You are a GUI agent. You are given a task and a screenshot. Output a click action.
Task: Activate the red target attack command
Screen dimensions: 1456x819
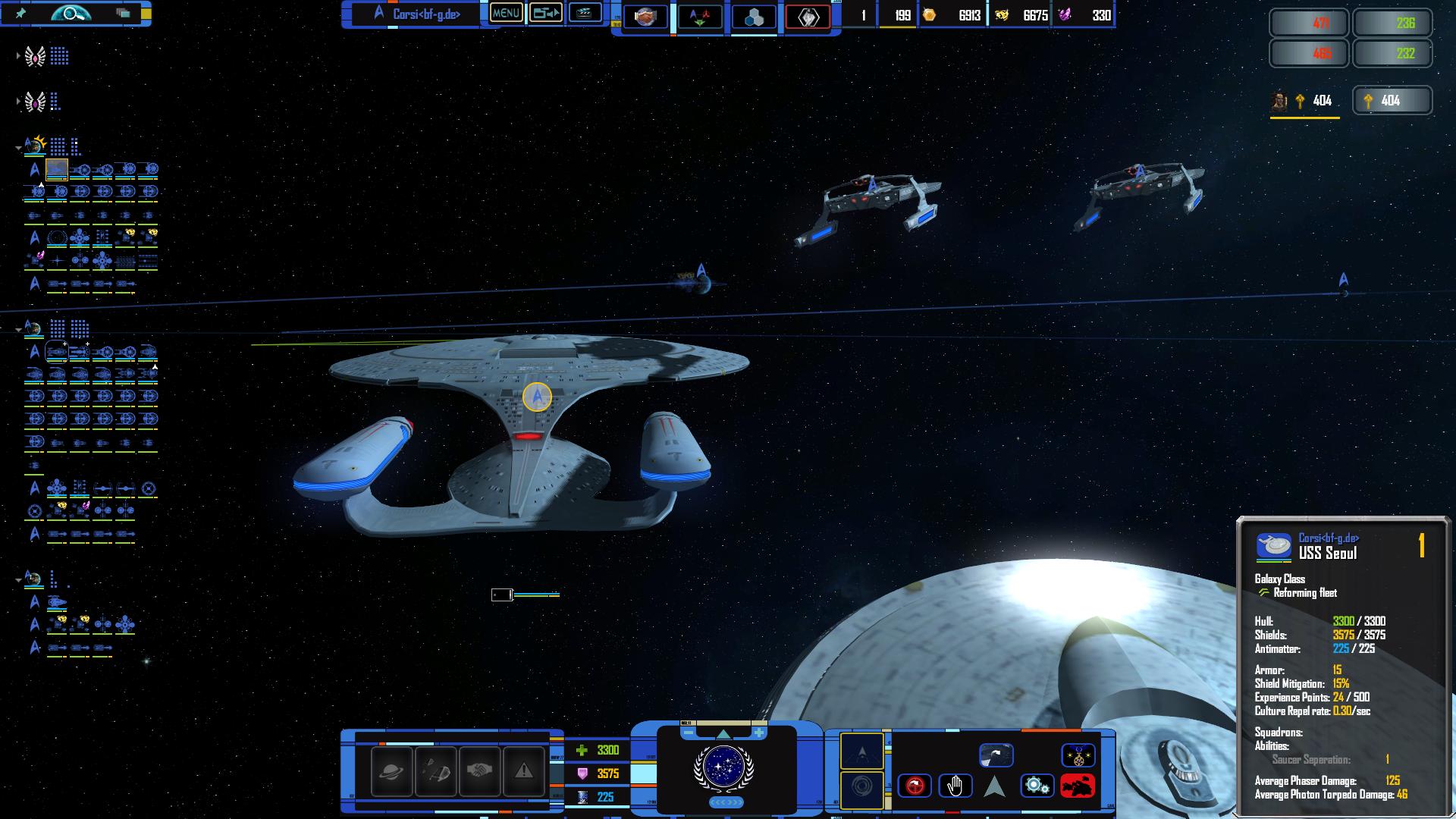[x=914, y=786]
